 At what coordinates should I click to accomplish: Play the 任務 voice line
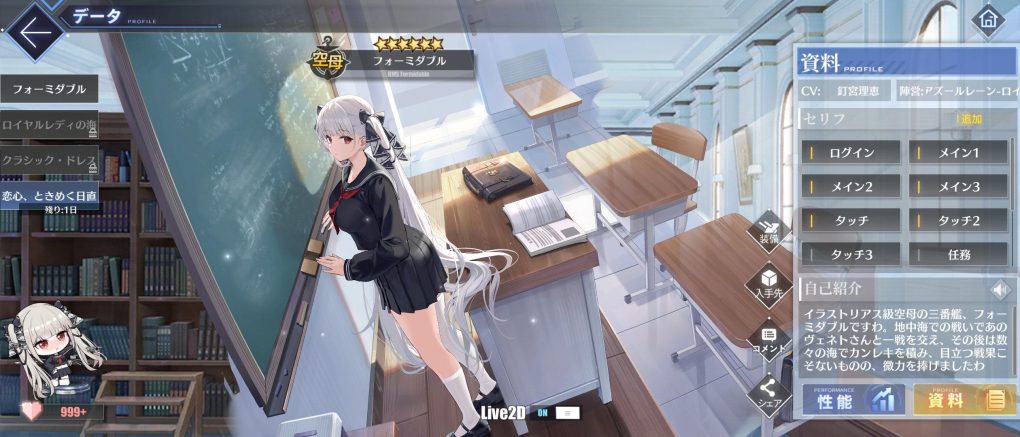[958, 254]
